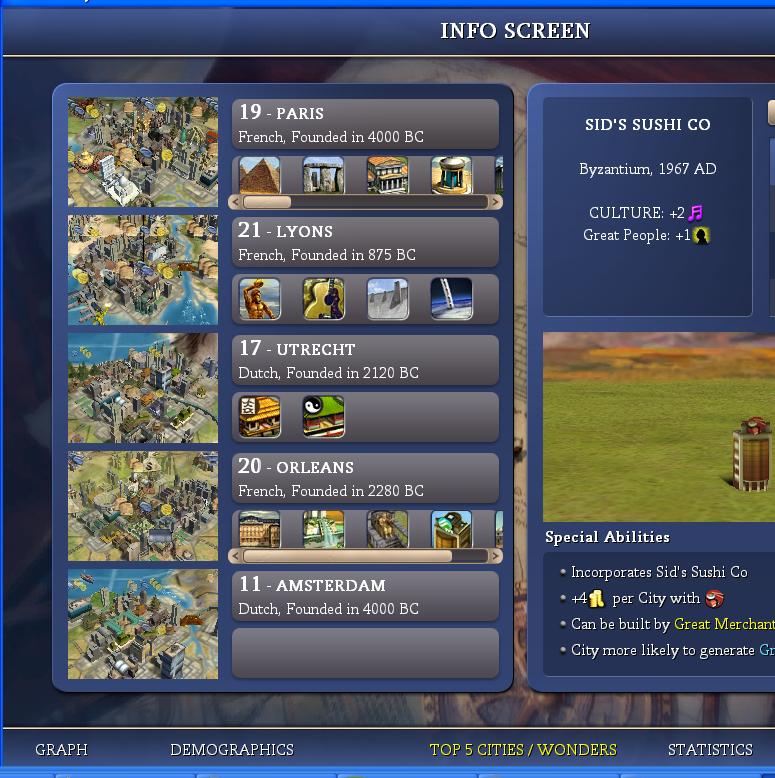Screen dimensions: 775x778
Task: Choose the columned temple wonder icon in Paris
Action: [x=387, y=175]
